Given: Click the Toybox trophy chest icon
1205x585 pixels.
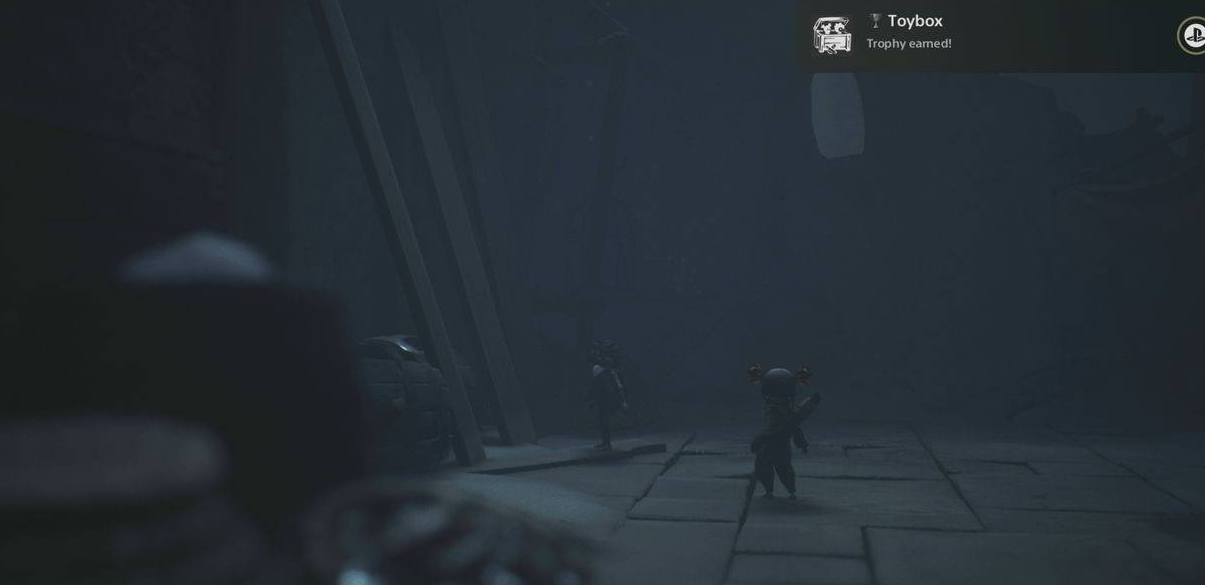Looking at the screenshot, I should point(832,35).
